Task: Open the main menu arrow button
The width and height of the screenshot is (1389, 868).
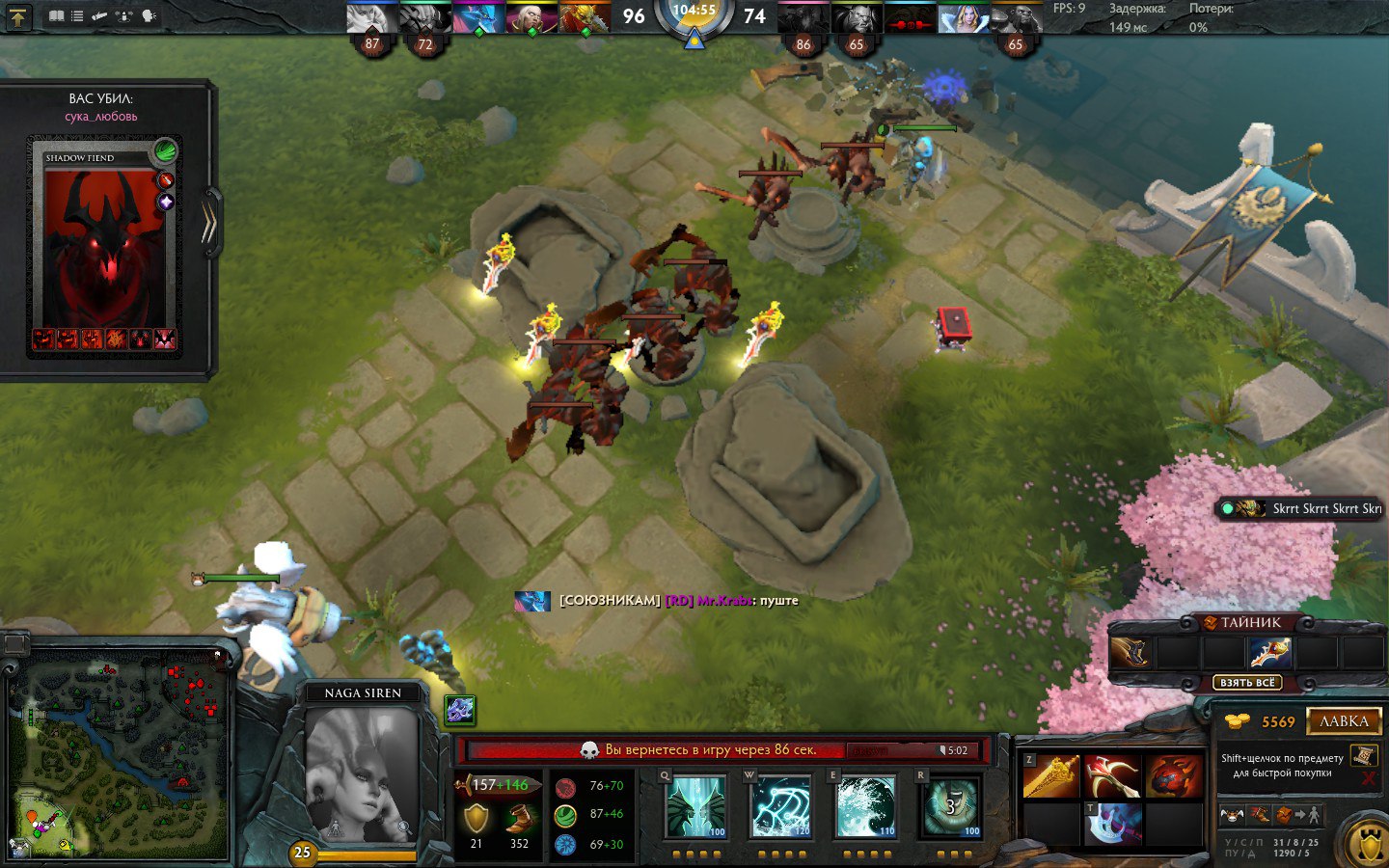Action: pyautogui.click(x=18, y=16)
